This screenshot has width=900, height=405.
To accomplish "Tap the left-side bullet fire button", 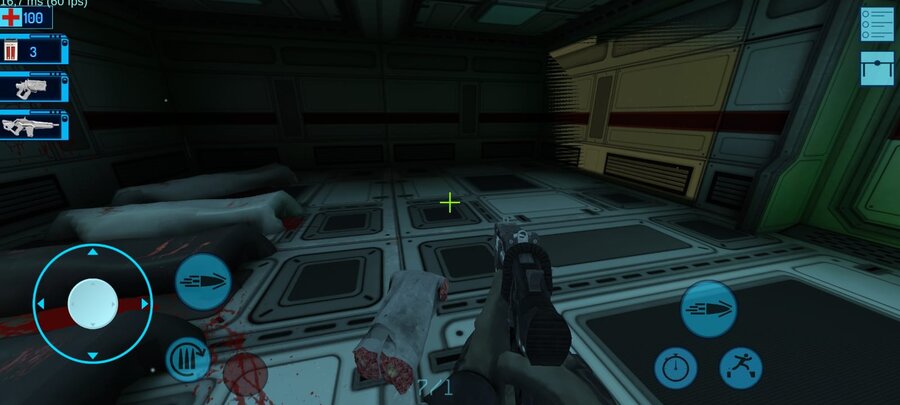I will (203, 282).
